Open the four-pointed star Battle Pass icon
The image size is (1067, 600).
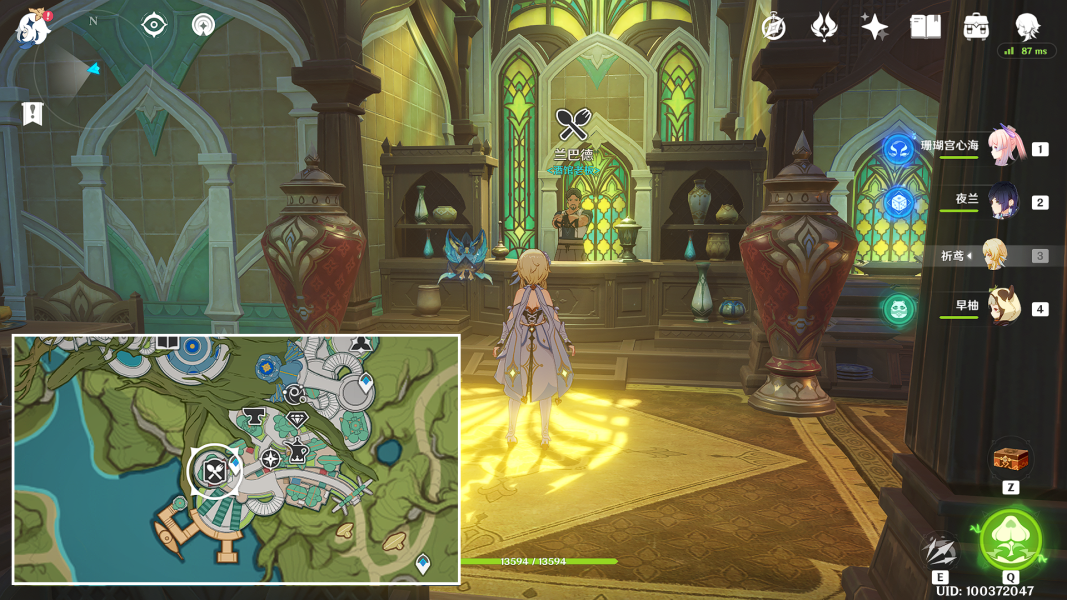(x=874, y=27)
